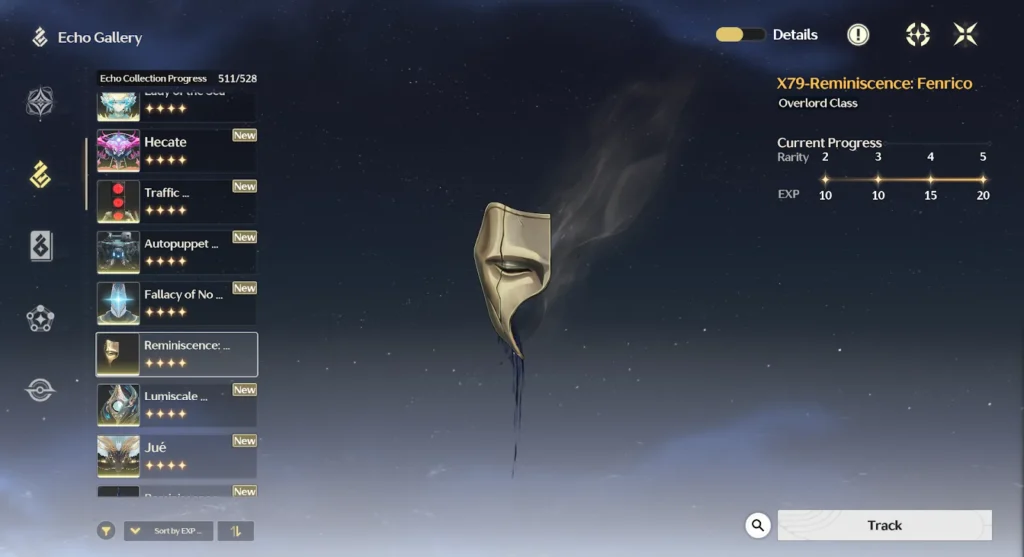
Task: Track the Reminiscence: Fenrico echo
Action: 884,525
